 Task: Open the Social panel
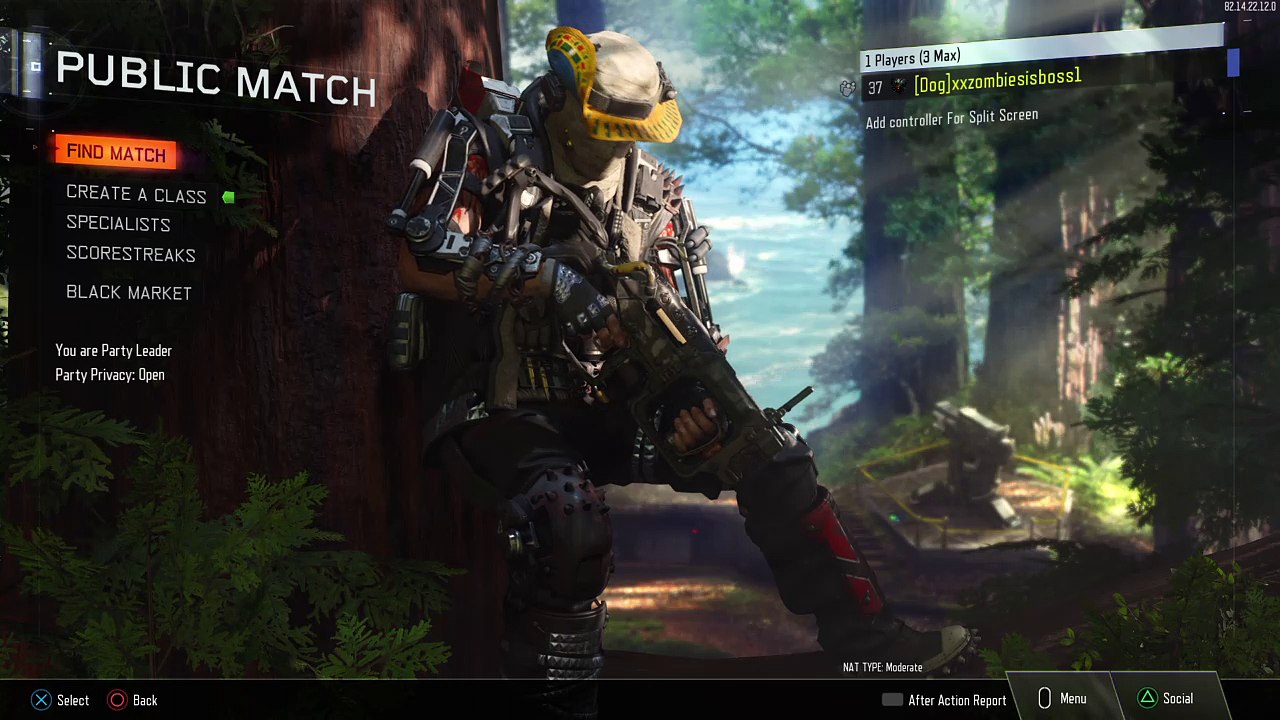coord(1165,699)
